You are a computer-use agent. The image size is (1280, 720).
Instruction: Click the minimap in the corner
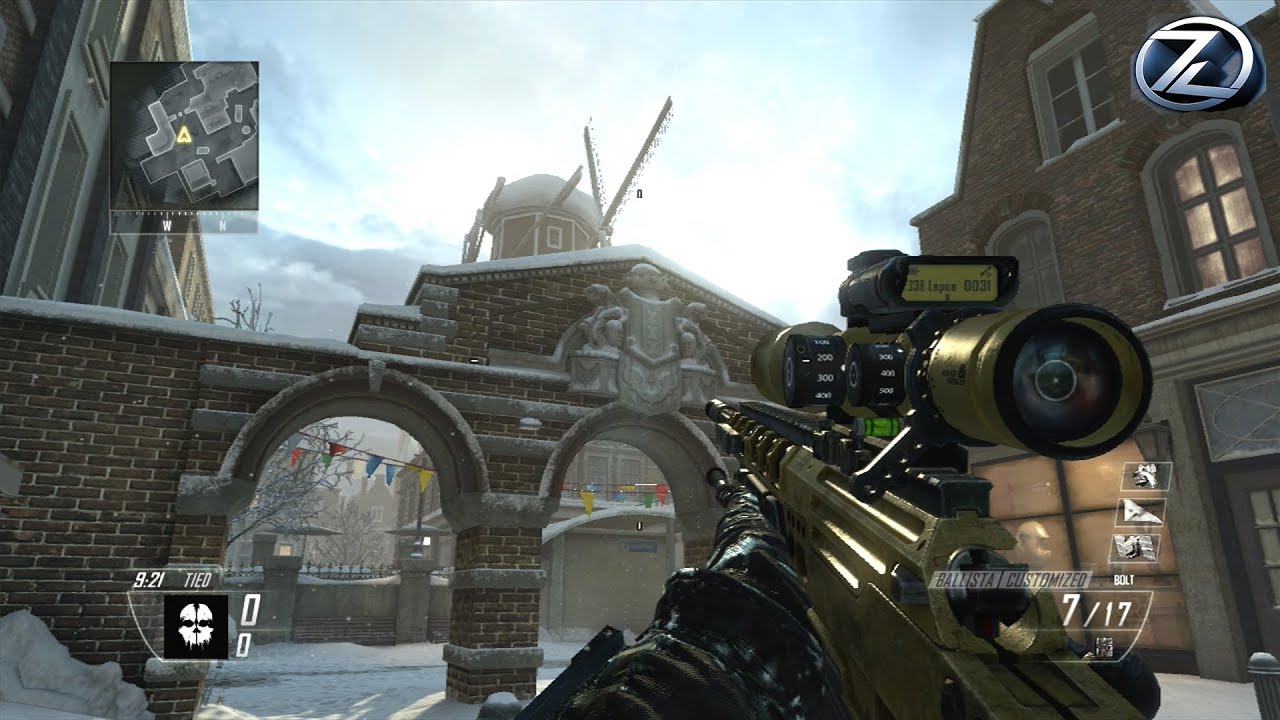tap(184, 135)
